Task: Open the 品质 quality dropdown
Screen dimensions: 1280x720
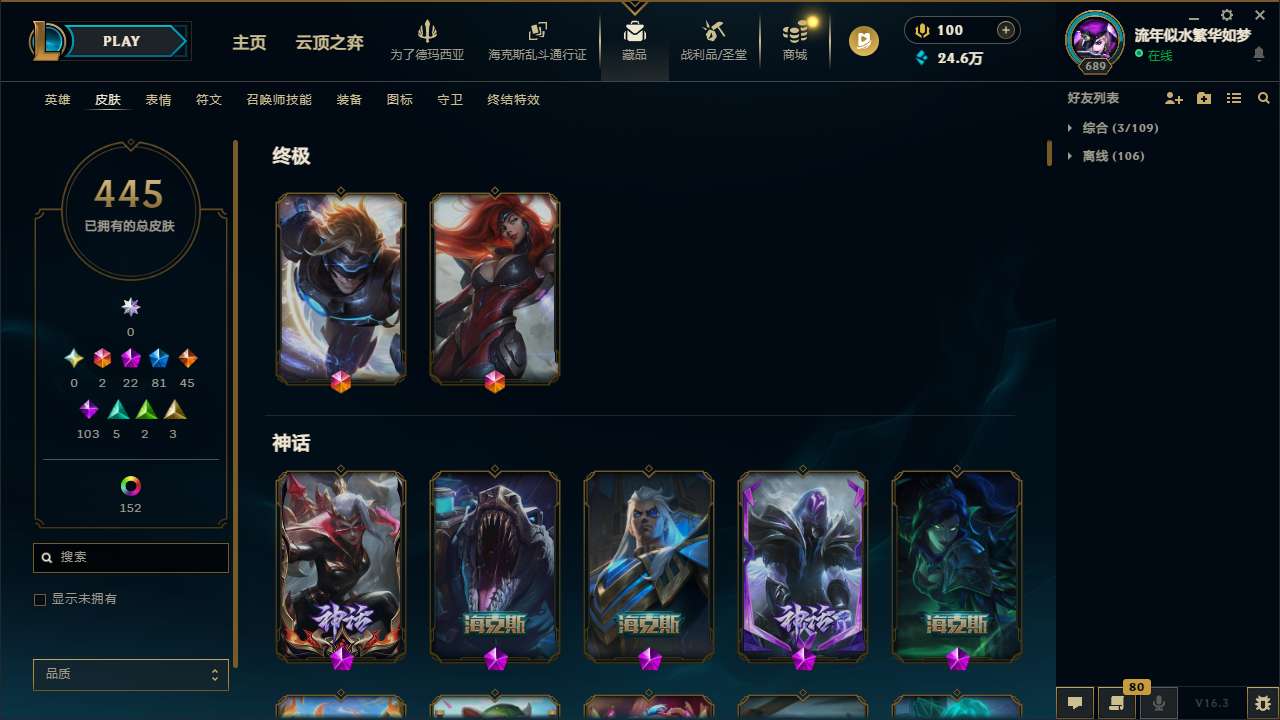Action: [x=130, y=674]
